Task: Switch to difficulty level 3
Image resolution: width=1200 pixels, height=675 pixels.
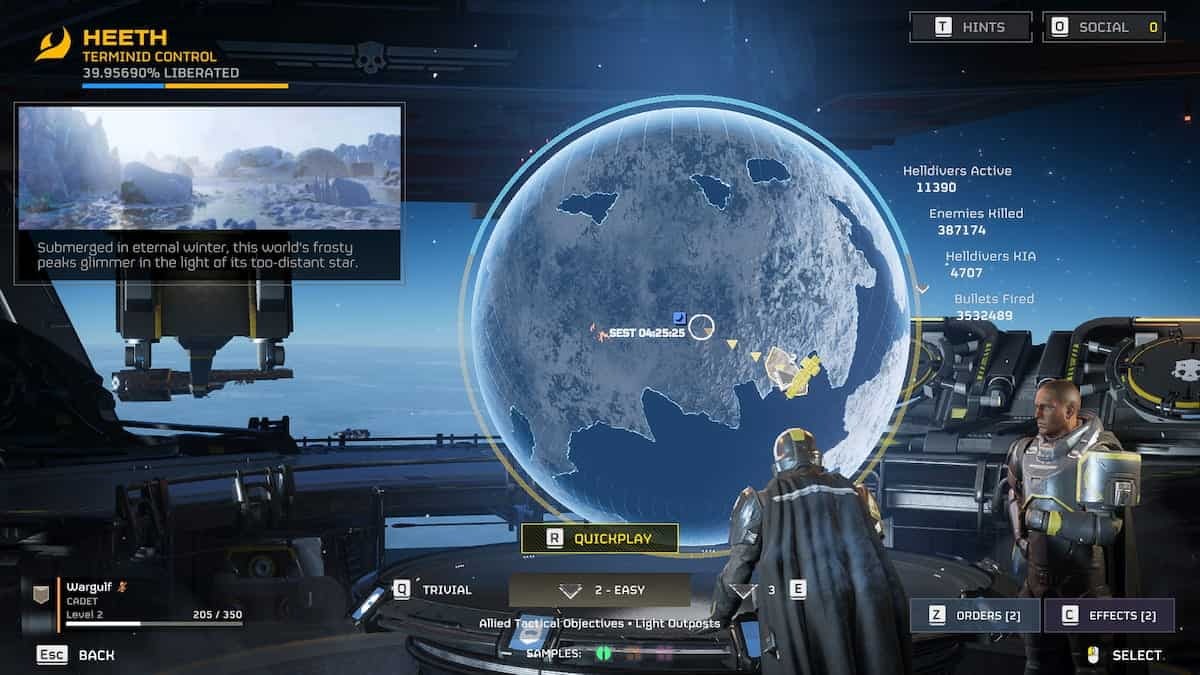Action: (x=768, y=590)
